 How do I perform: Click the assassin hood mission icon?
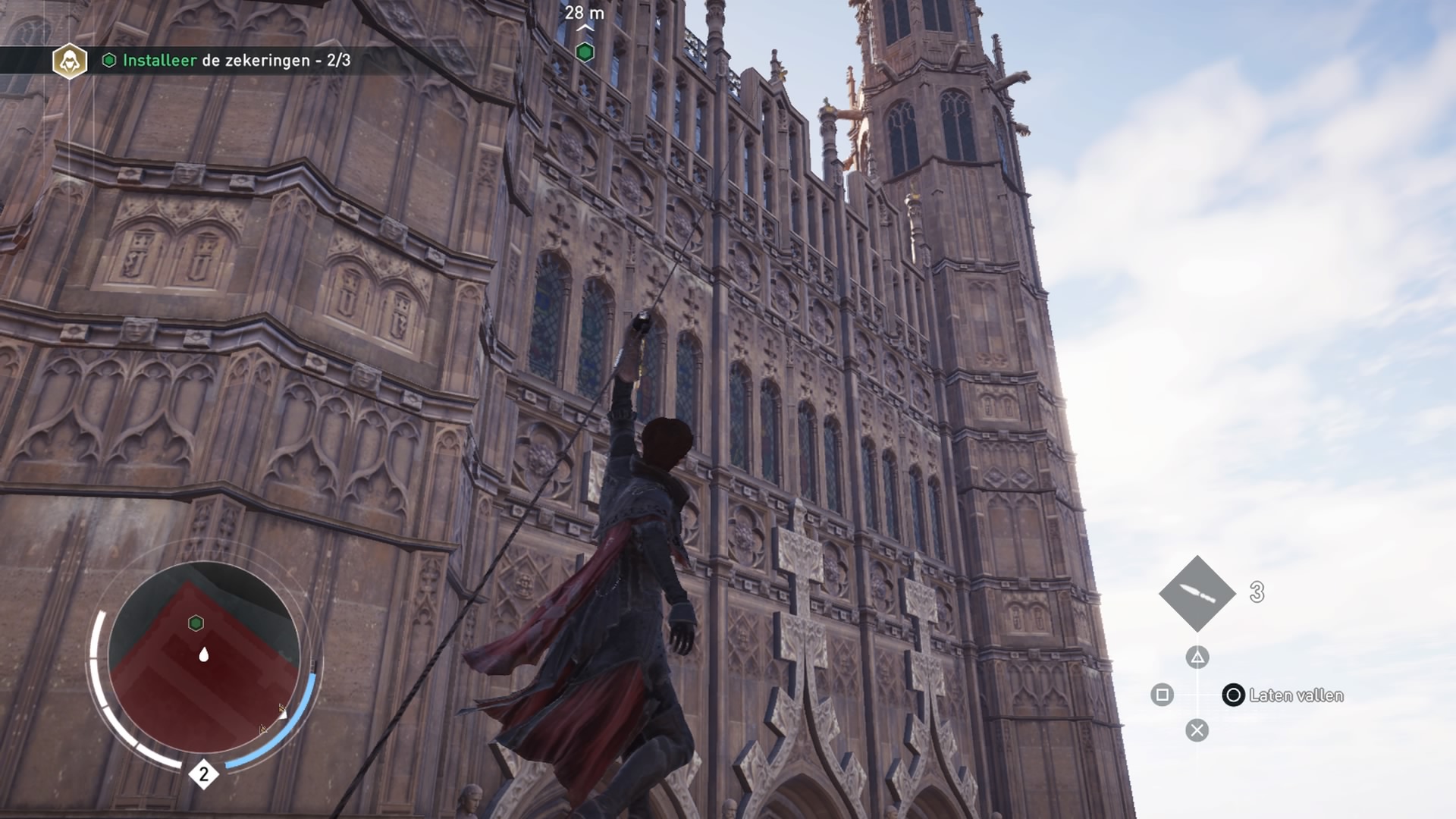[x=70, y=61]
